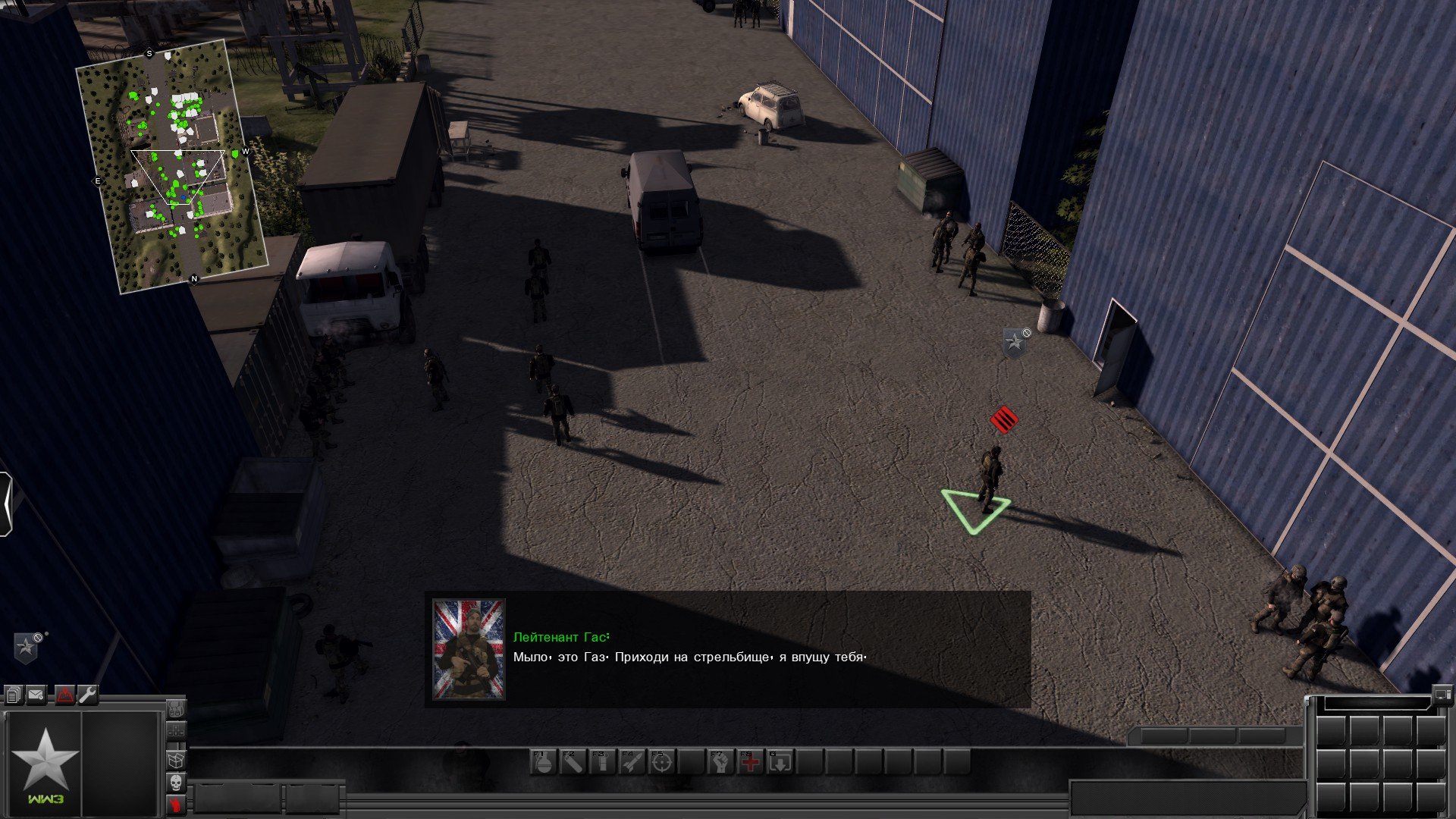Click the red map marker icon
This screenshot has width=1456, height=819.
(x=64, y=694)
